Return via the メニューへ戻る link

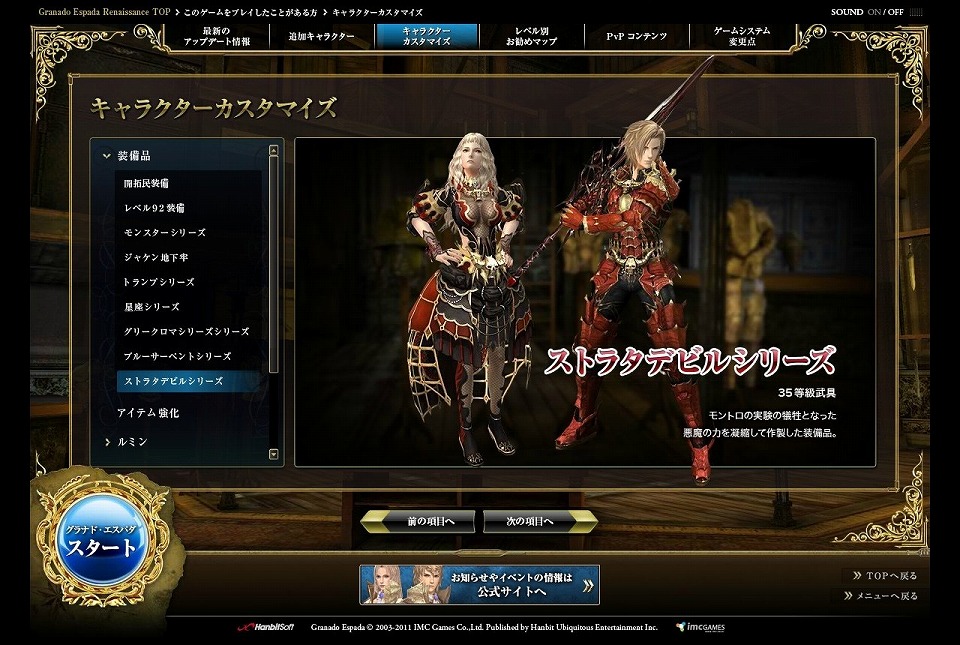click(x=886, y=596)
